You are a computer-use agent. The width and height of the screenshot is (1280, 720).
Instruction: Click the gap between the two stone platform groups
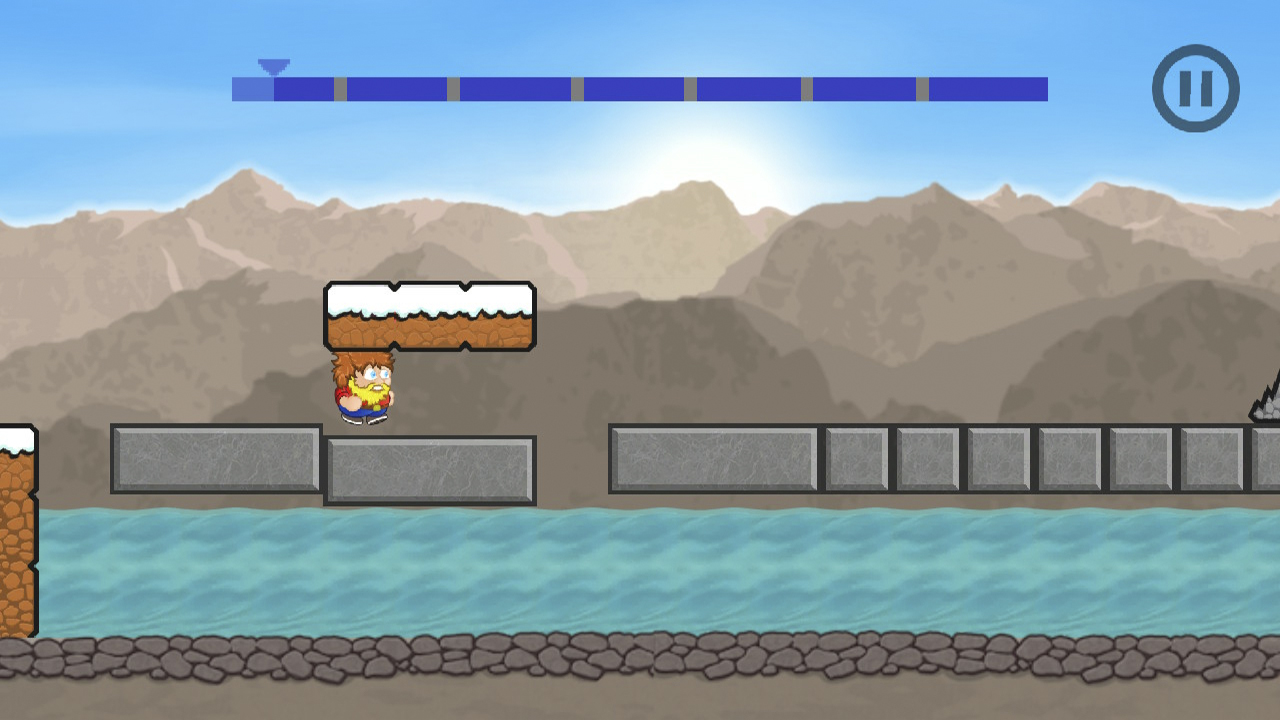coord(572,463)
